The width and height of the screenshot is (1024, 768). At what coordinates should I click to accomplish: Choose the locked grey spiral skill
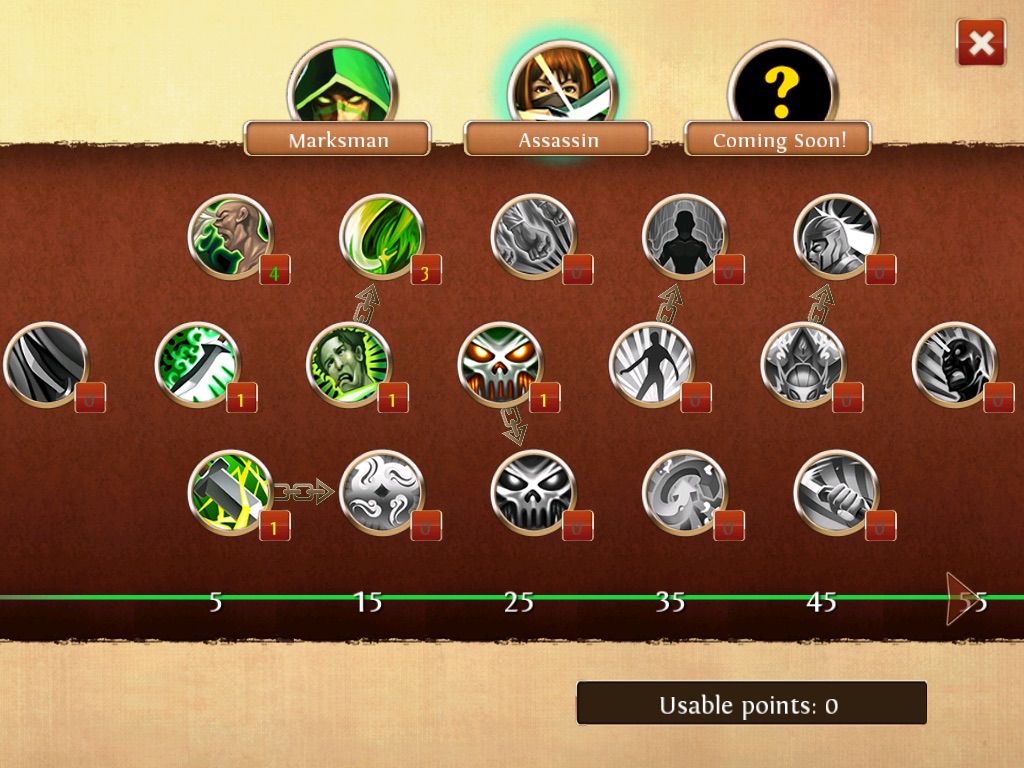(x=685, y=492)
